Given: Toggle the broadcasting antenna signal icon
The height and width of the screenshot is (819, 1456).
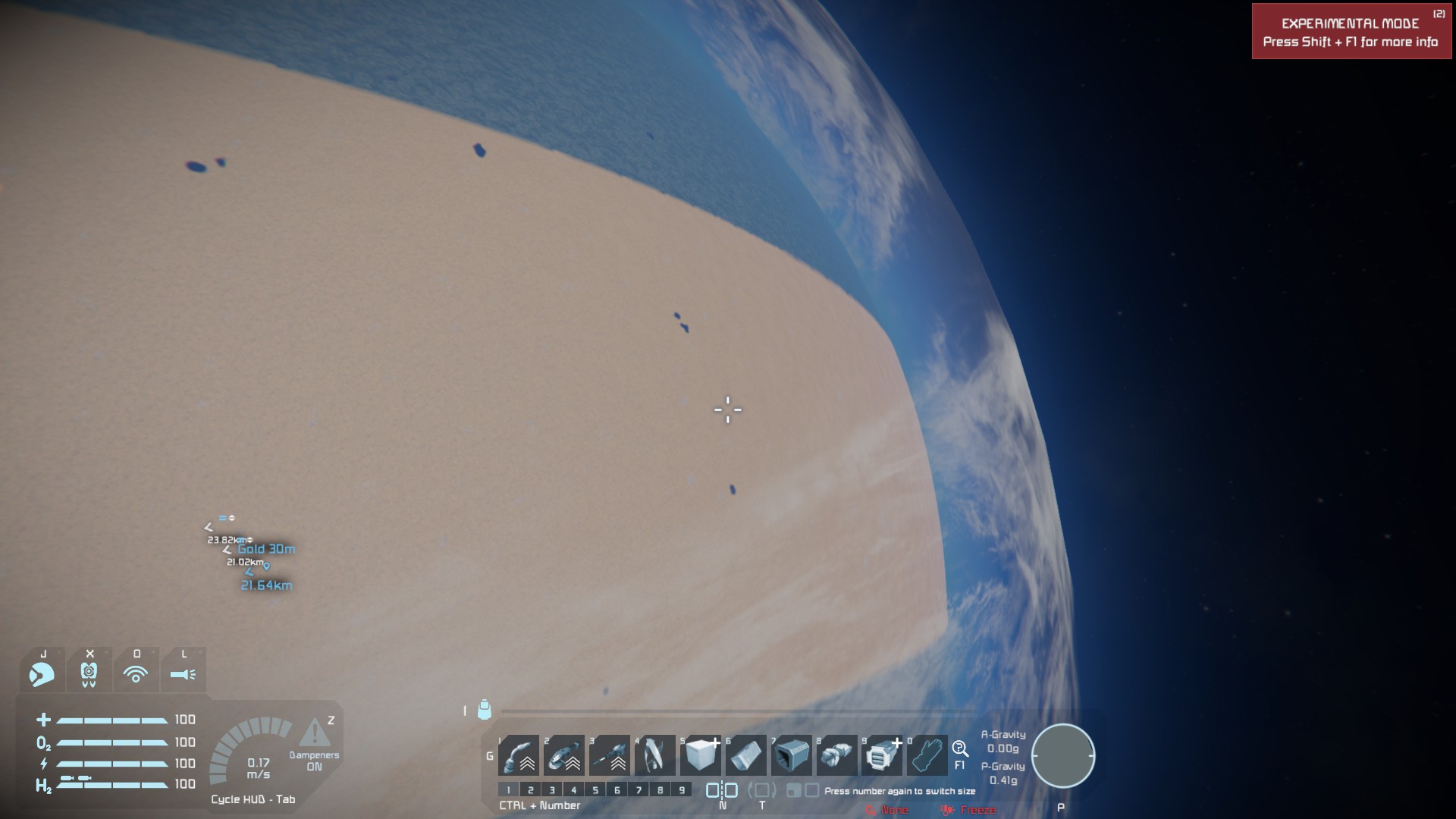Looking at the screenshot, I should tap(136, 673).
